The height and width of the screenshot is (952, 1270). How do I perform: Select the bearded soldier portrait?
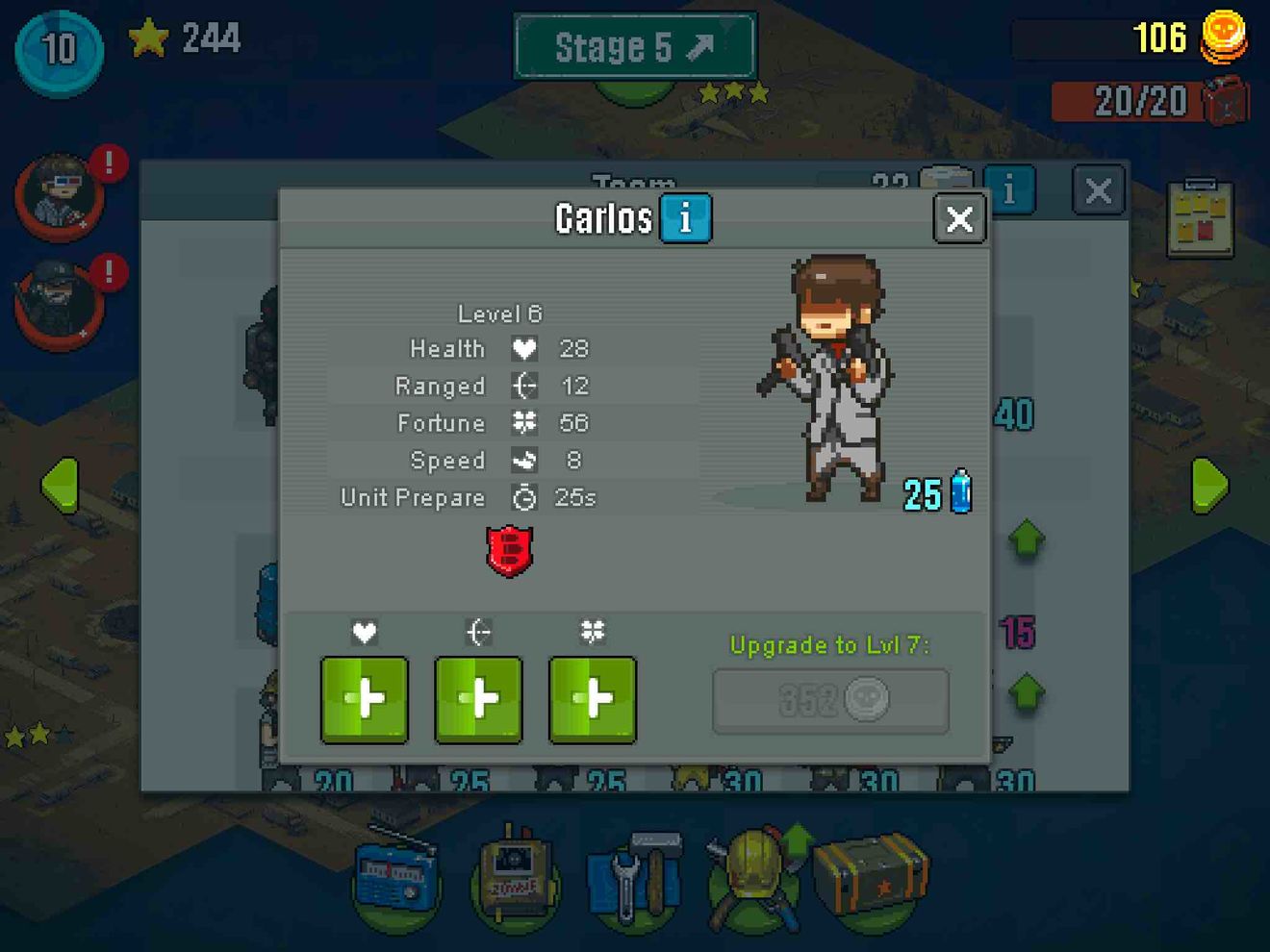[x=58, y=301]
